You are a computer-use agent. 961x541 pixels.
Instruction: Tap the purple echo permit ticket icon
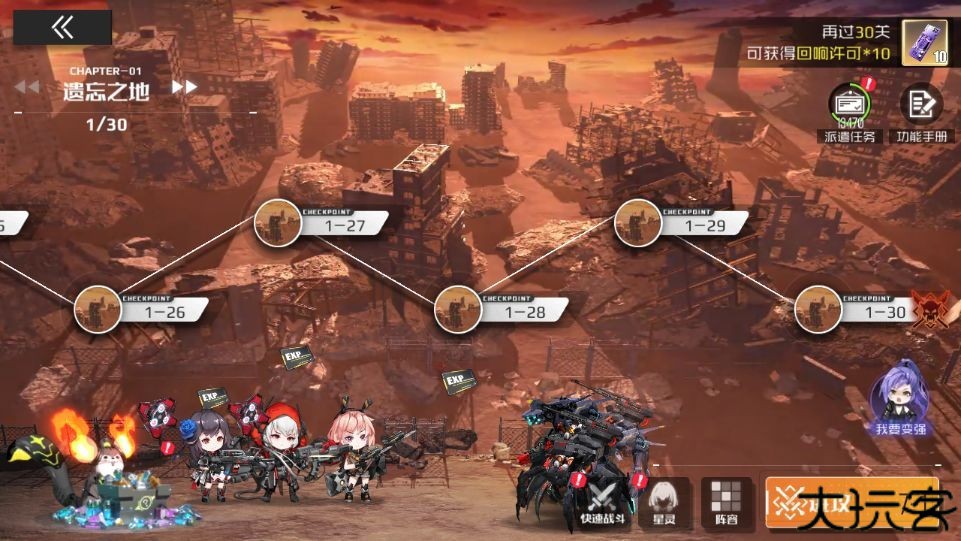point(924,43)
